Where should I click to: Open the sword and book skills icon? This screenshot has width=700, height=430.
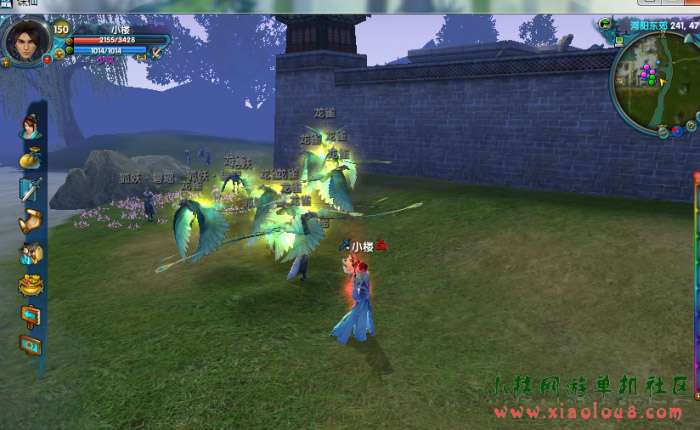pyautogui.click(x=30, y=189)
